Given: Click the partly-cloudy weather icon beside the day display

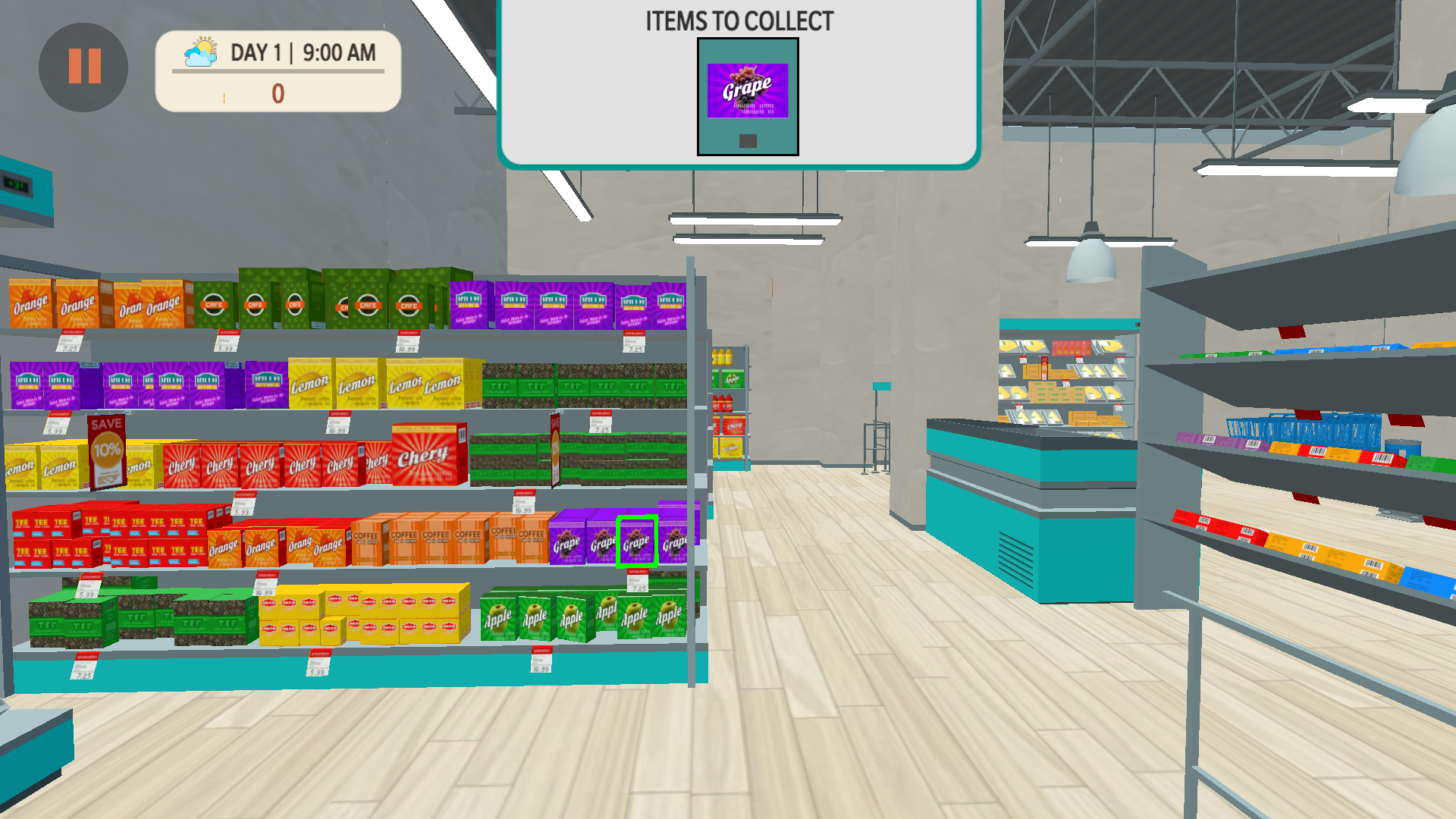Looking at the screenshot, I should (x=200, y=50).
